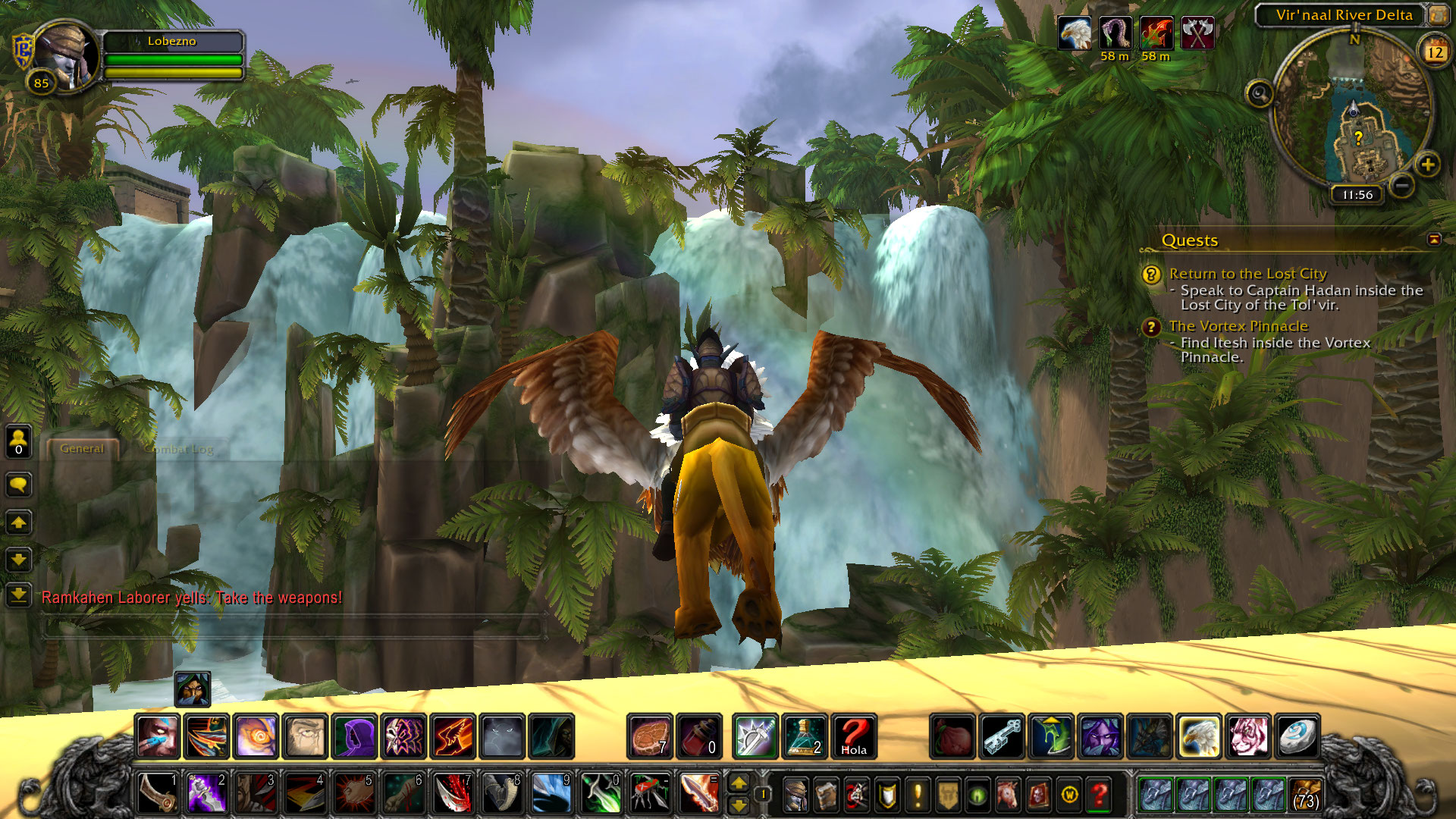Viewport: 1456px width, 819px height.
Task: Toggle minimap tracking magnifier button
Action: 1260,94
